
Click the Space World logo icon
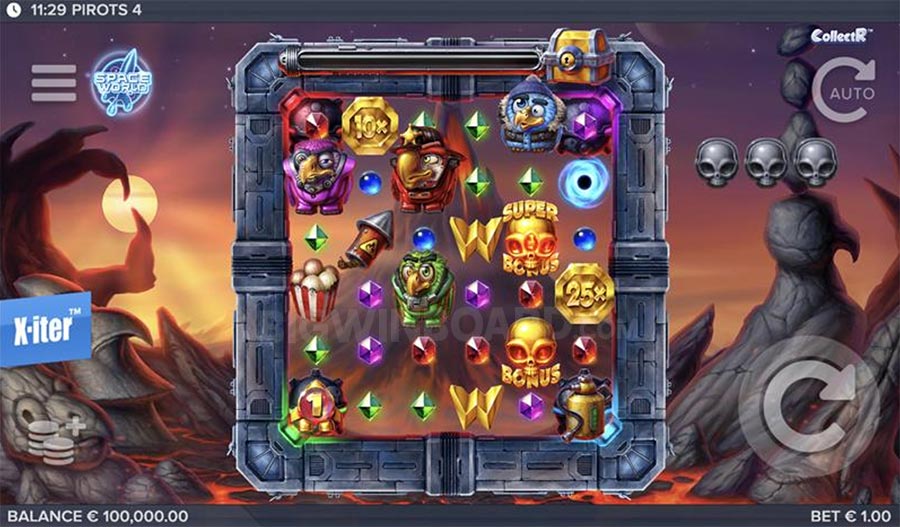pyautogui.click(x=121, y=83)
